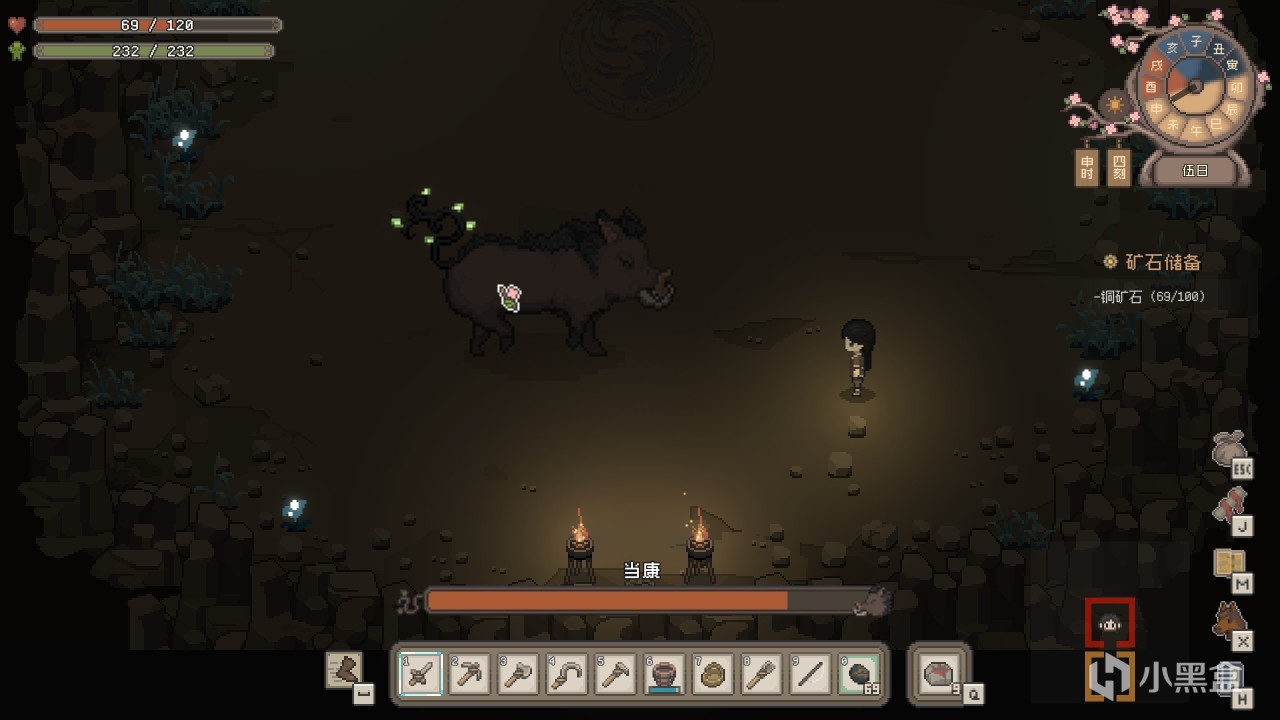Choose the round woven item in slot 7

(x=714, y=676)
